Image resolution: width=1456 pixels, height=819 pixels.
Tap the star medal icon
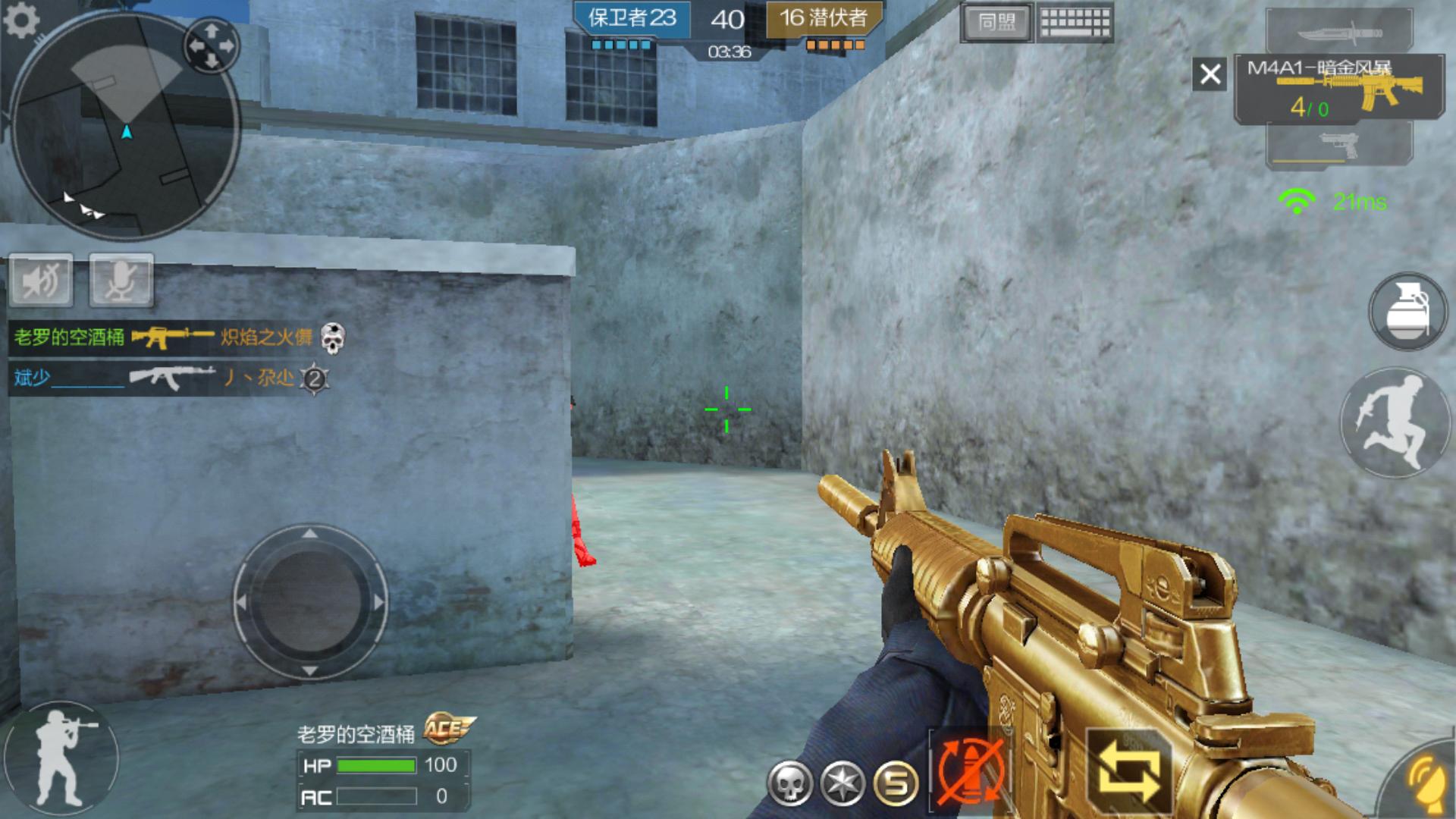843,783
